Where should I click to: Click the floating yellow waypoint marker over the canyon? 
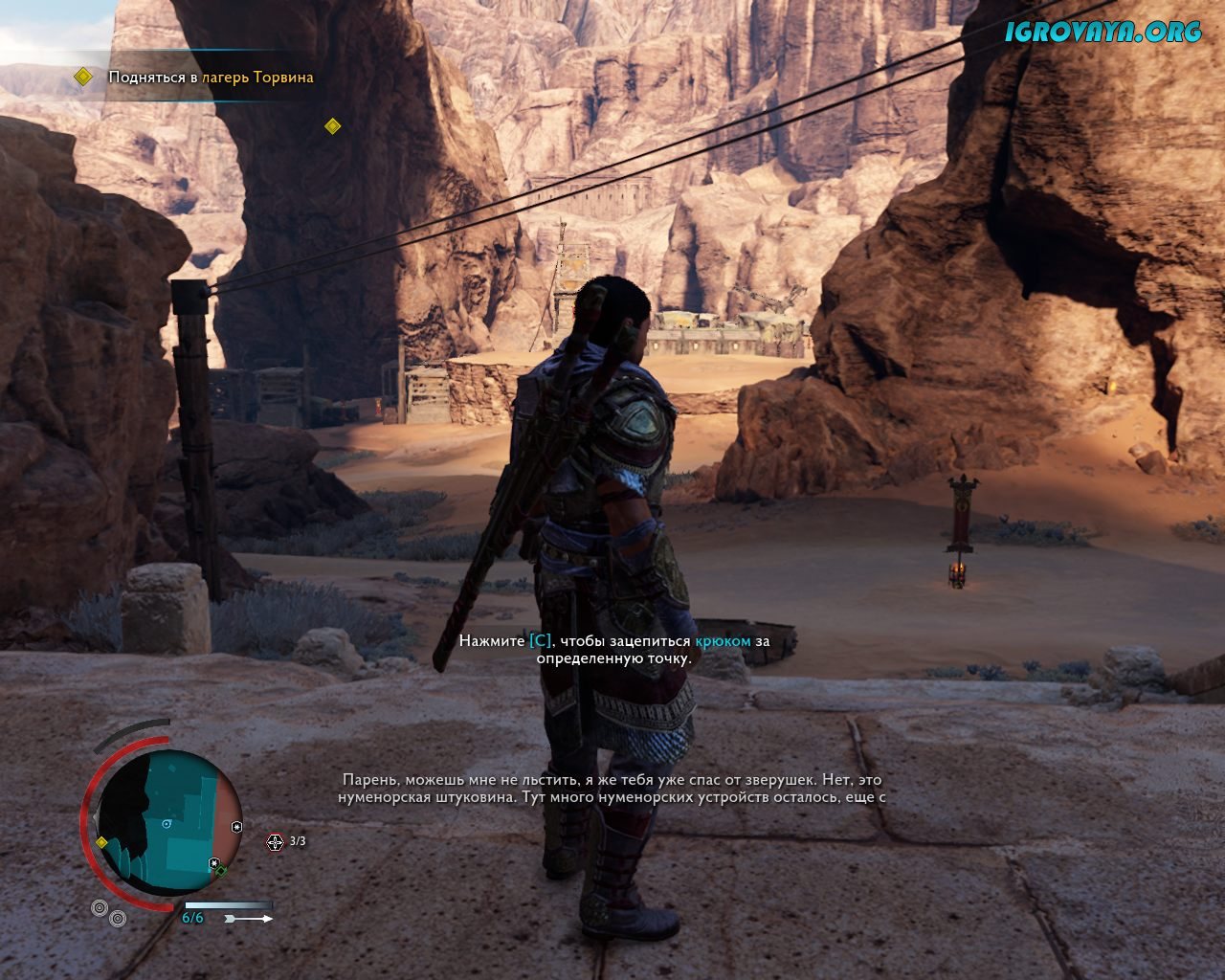tap(333, 125)
